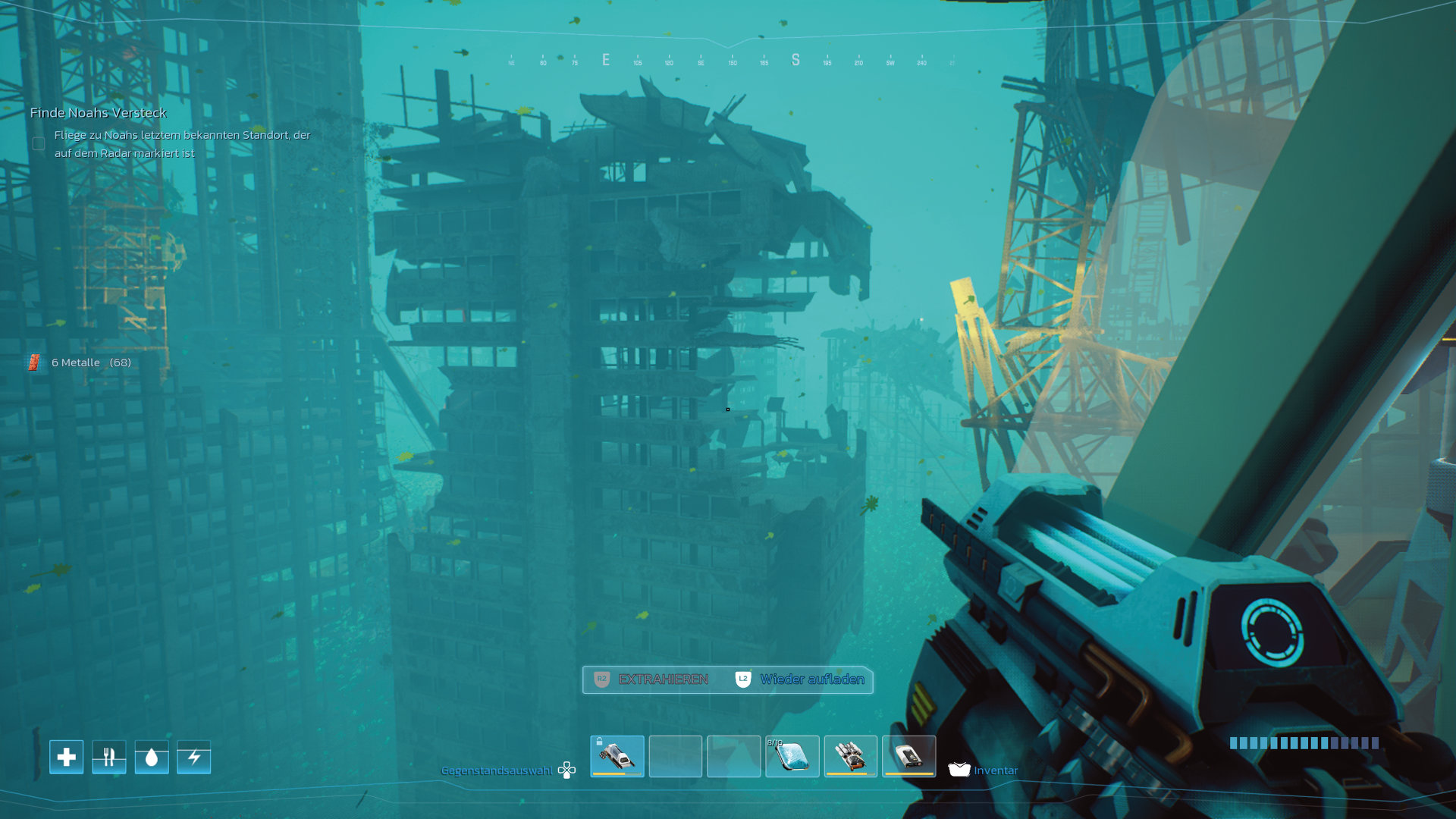Choose the multi-barrel tool hotbar slot
This screenshot has width=1456, height=819.
pos(850,756)
